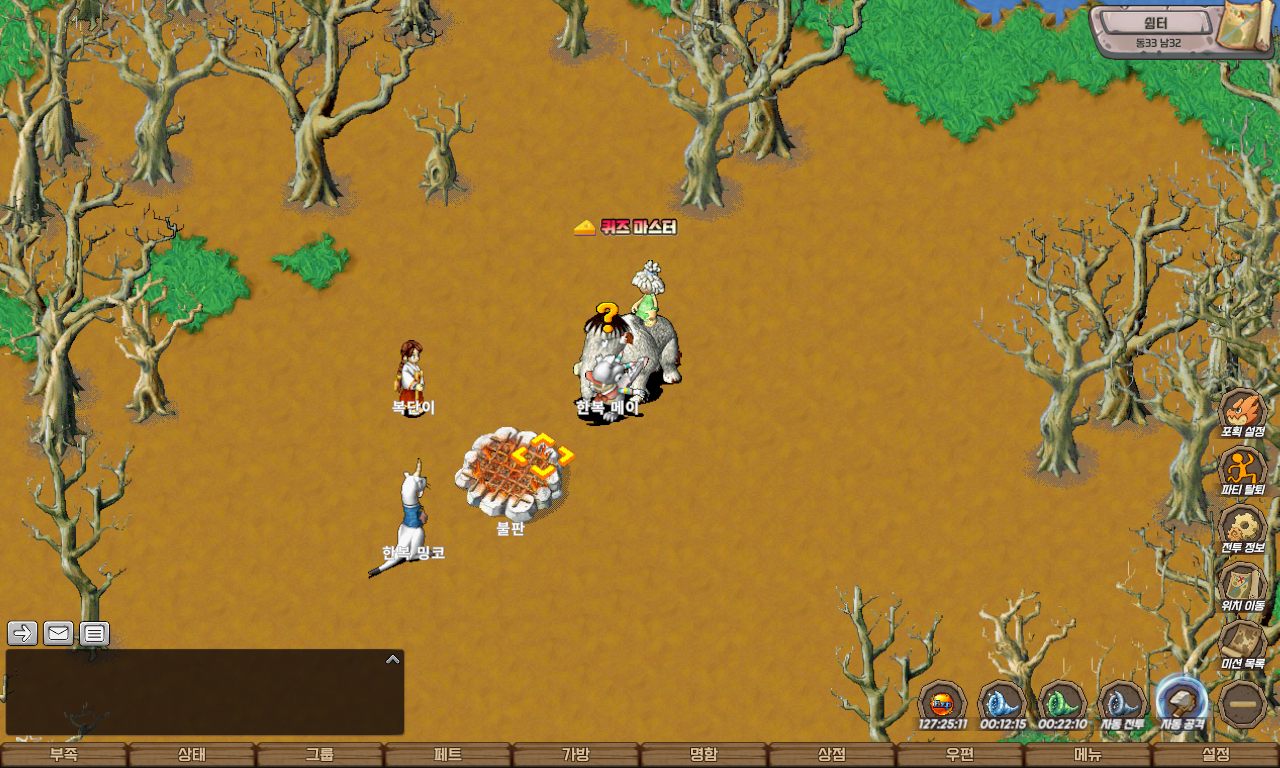Open the 위치 이동 location move map
1280x768 pixels.
[x=1243, y=586]
